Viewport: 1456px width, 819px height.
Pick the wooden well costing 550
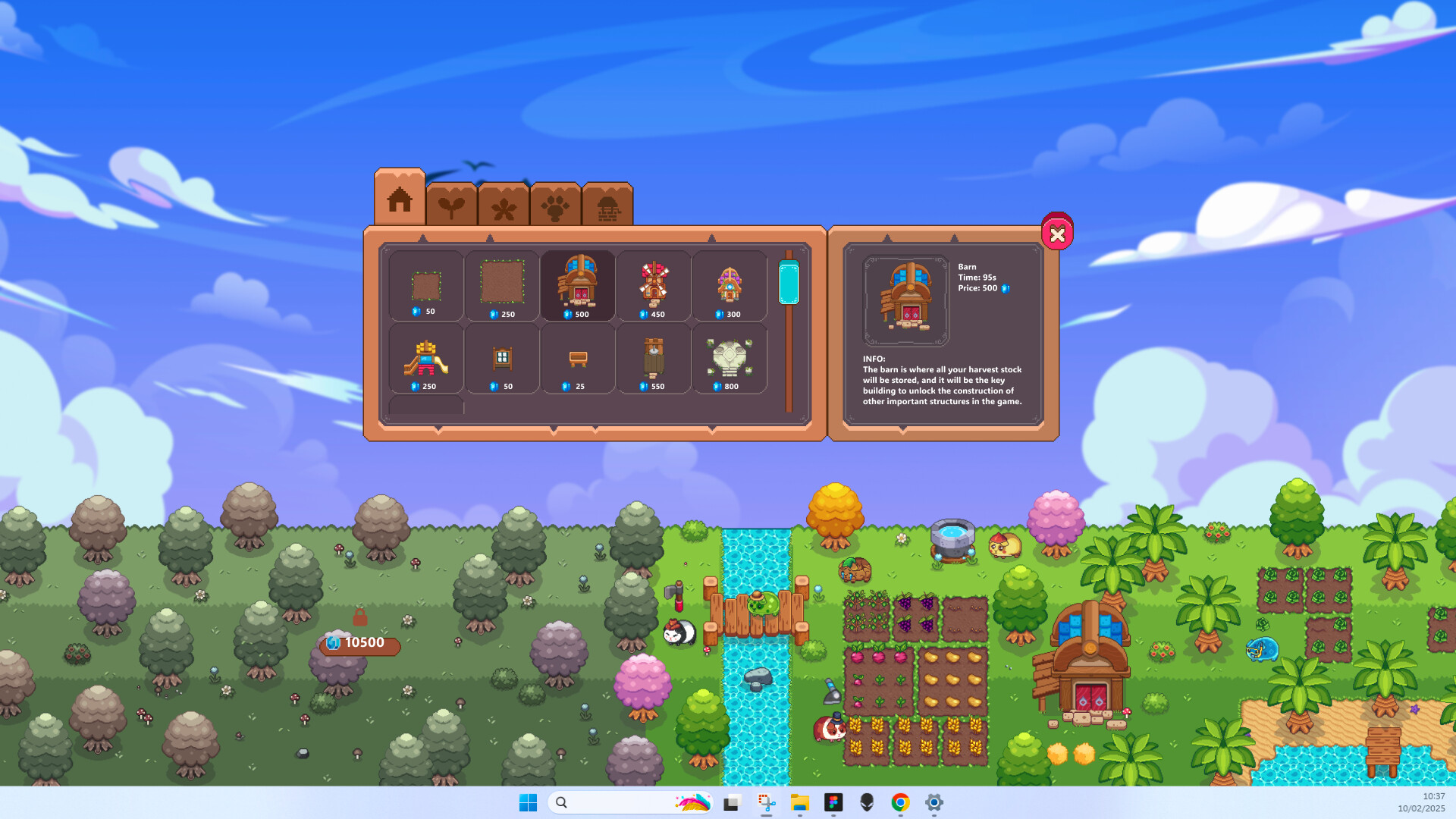click(654, 358)
